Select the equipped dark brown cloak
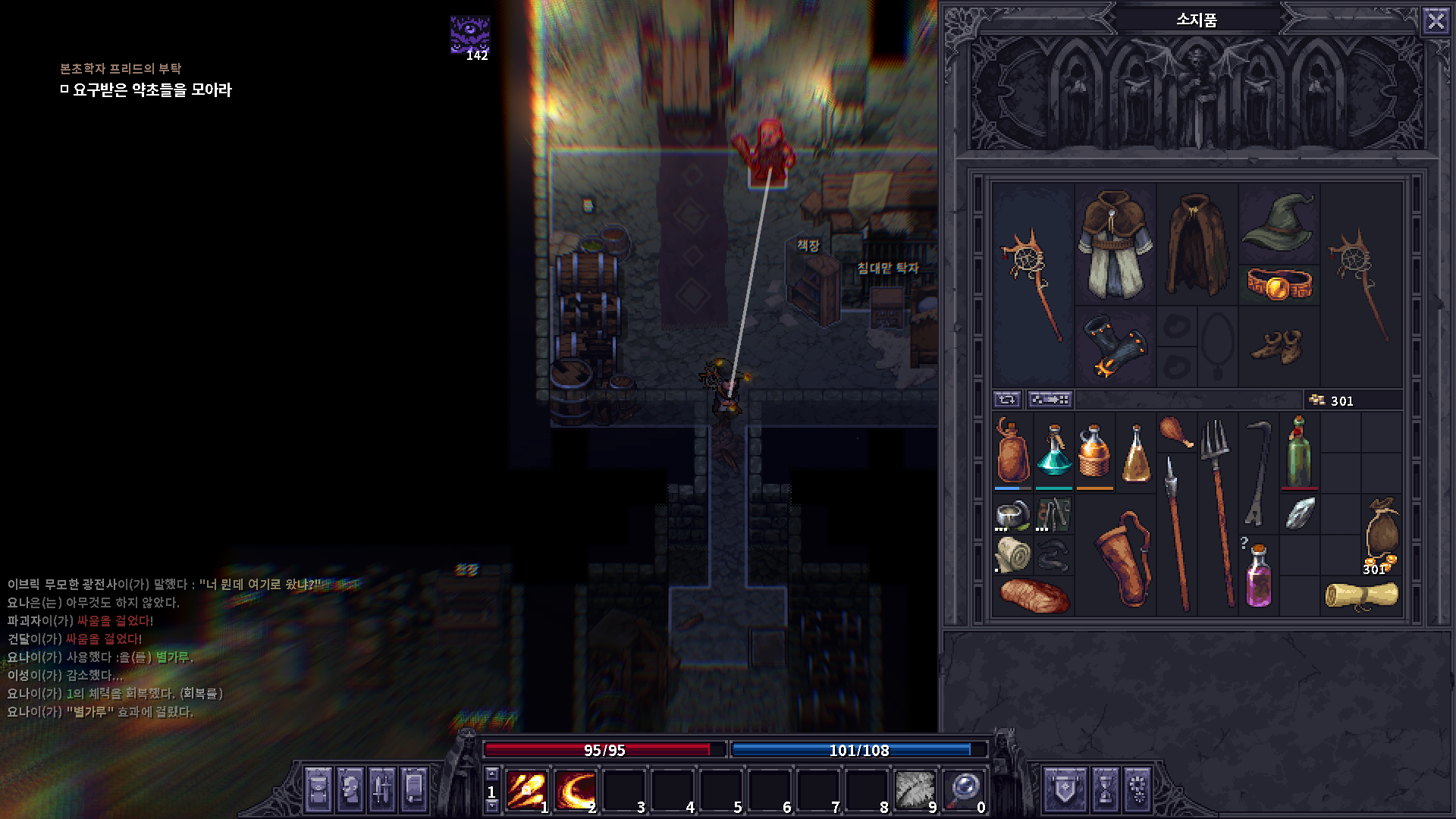Viewport: 1456px width, 819px height. click(x=1197, y=244)
